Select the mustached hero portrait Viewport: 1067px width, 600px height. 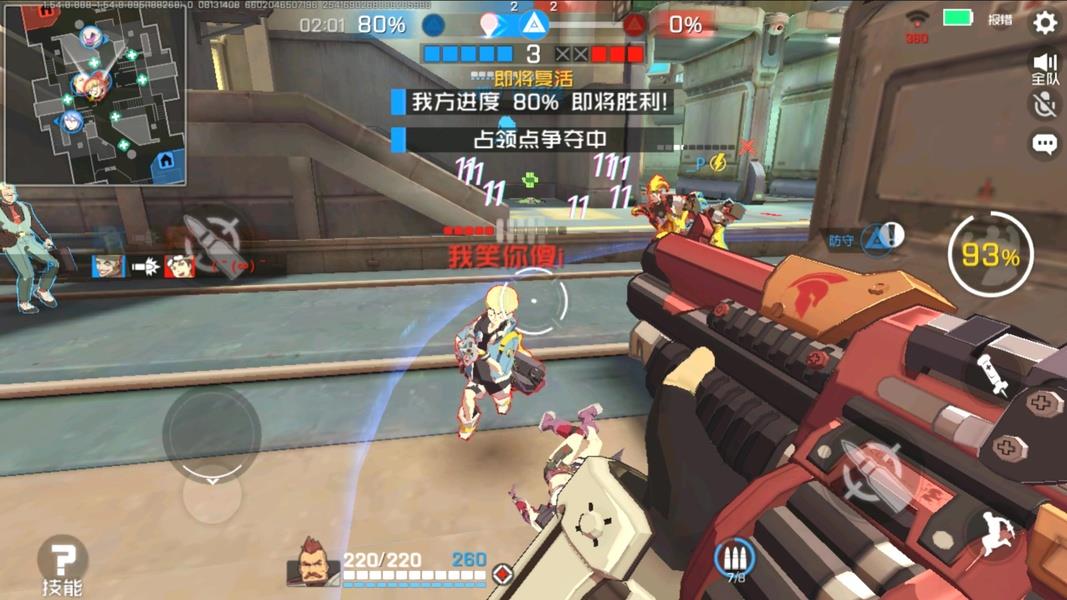(x=313, y=565)
